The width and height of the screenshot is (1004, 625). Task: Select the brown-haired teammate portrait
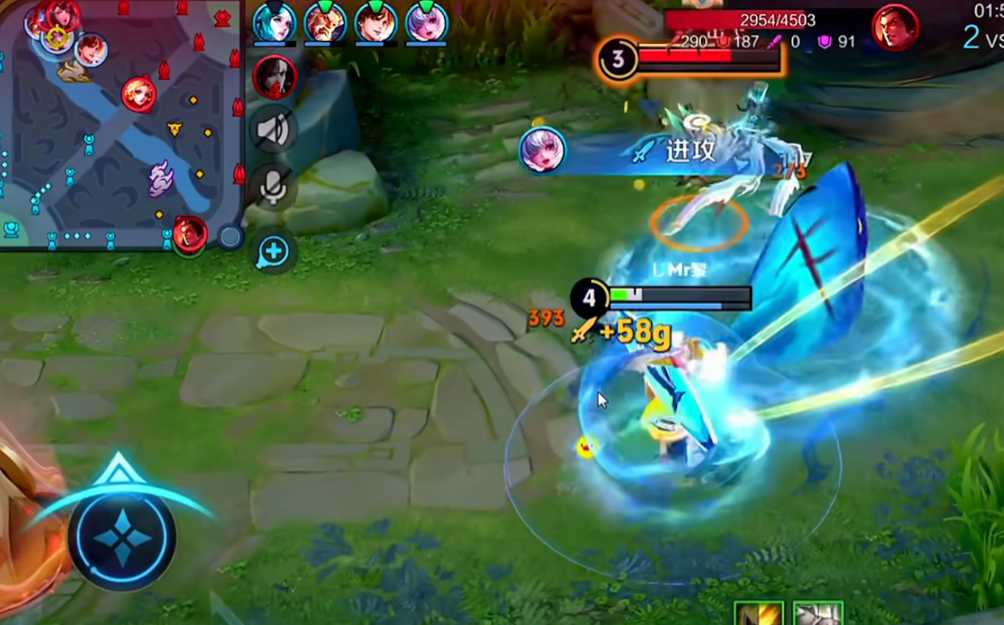click(x=376, y=22)
